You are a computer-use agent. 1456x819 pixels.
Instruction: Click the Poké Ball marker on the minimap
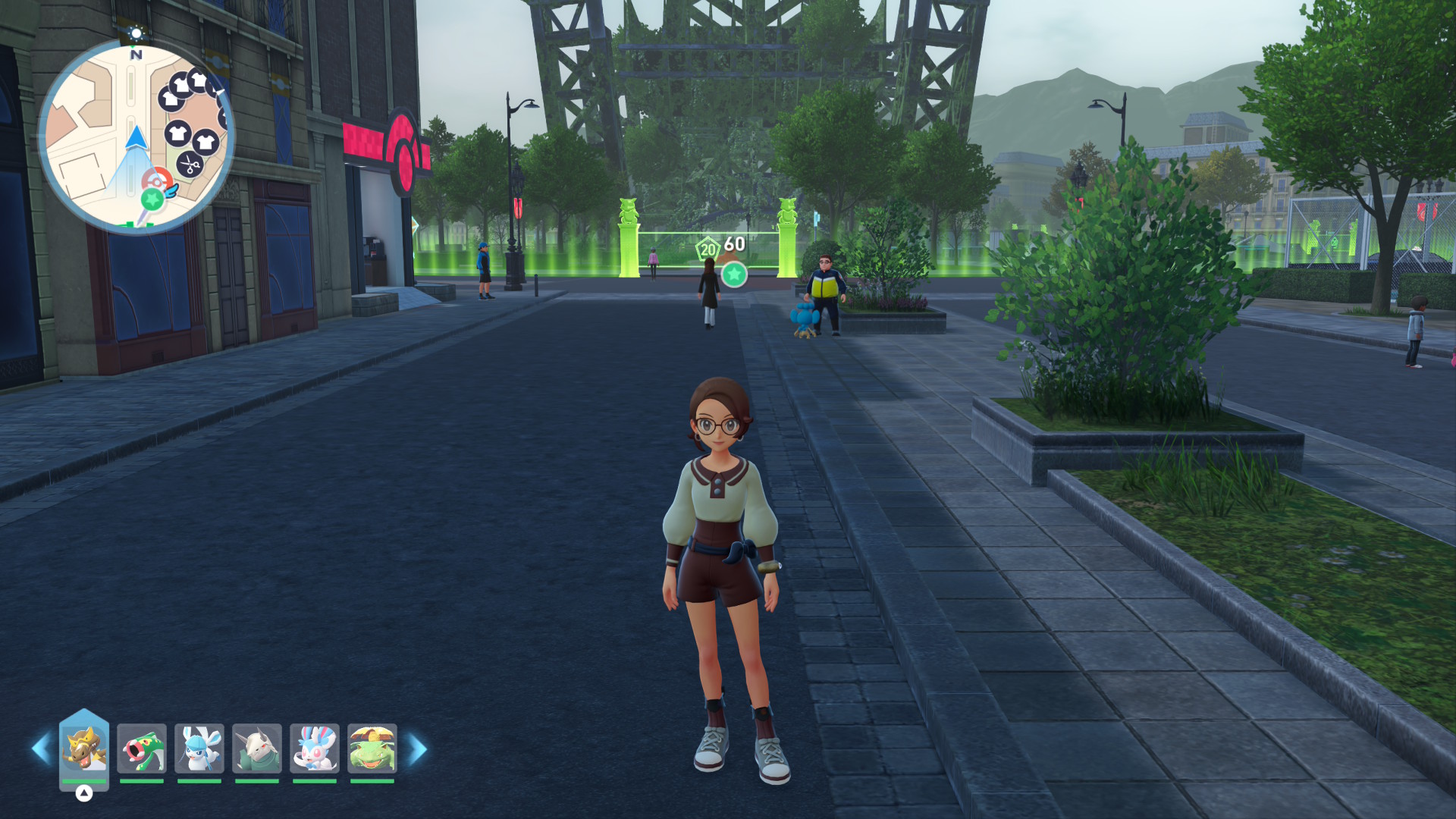point(156,182)
